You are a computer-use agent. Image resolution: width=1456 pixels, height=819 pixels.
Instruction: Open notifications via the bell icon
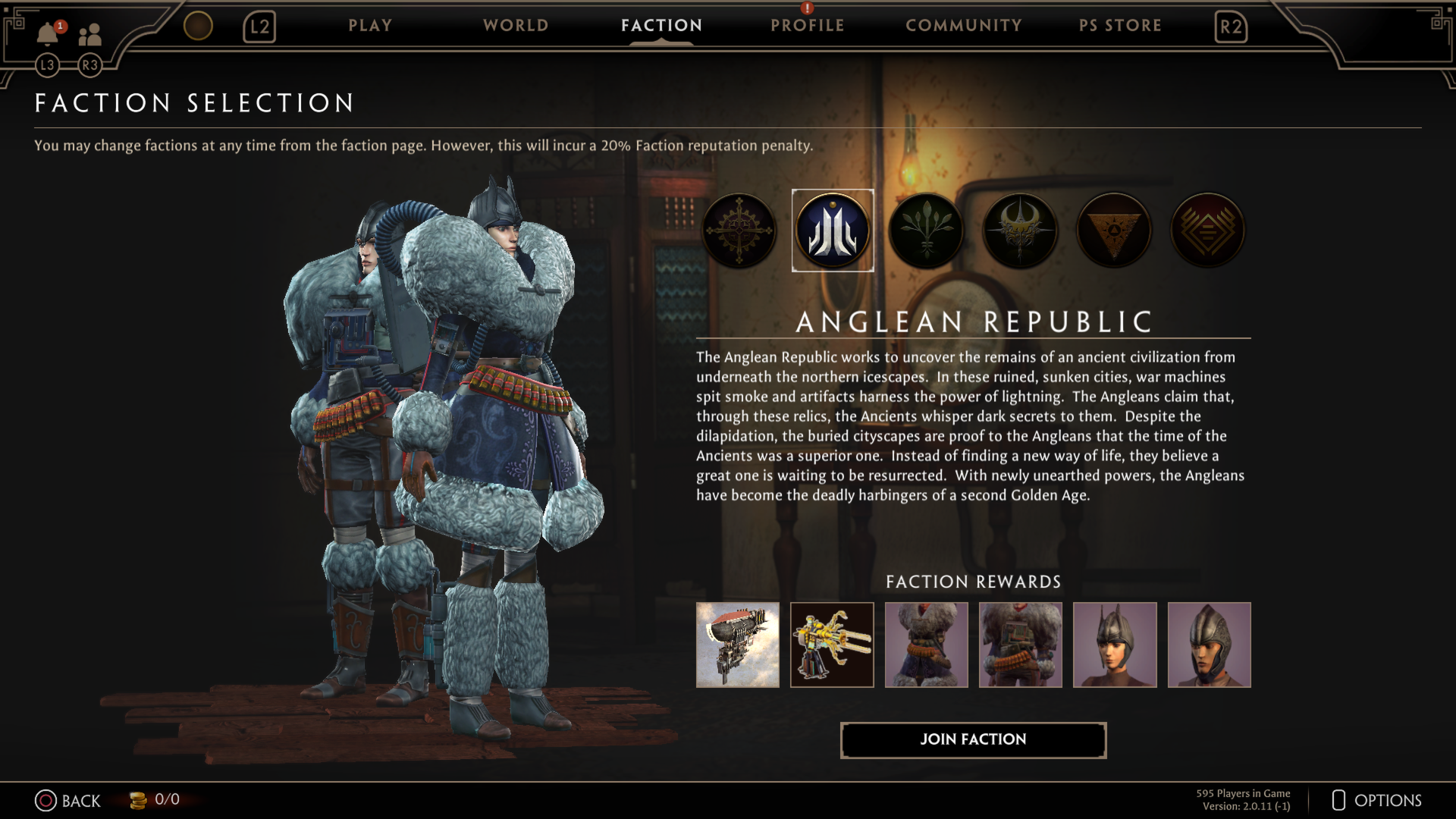tap(47, 32)
